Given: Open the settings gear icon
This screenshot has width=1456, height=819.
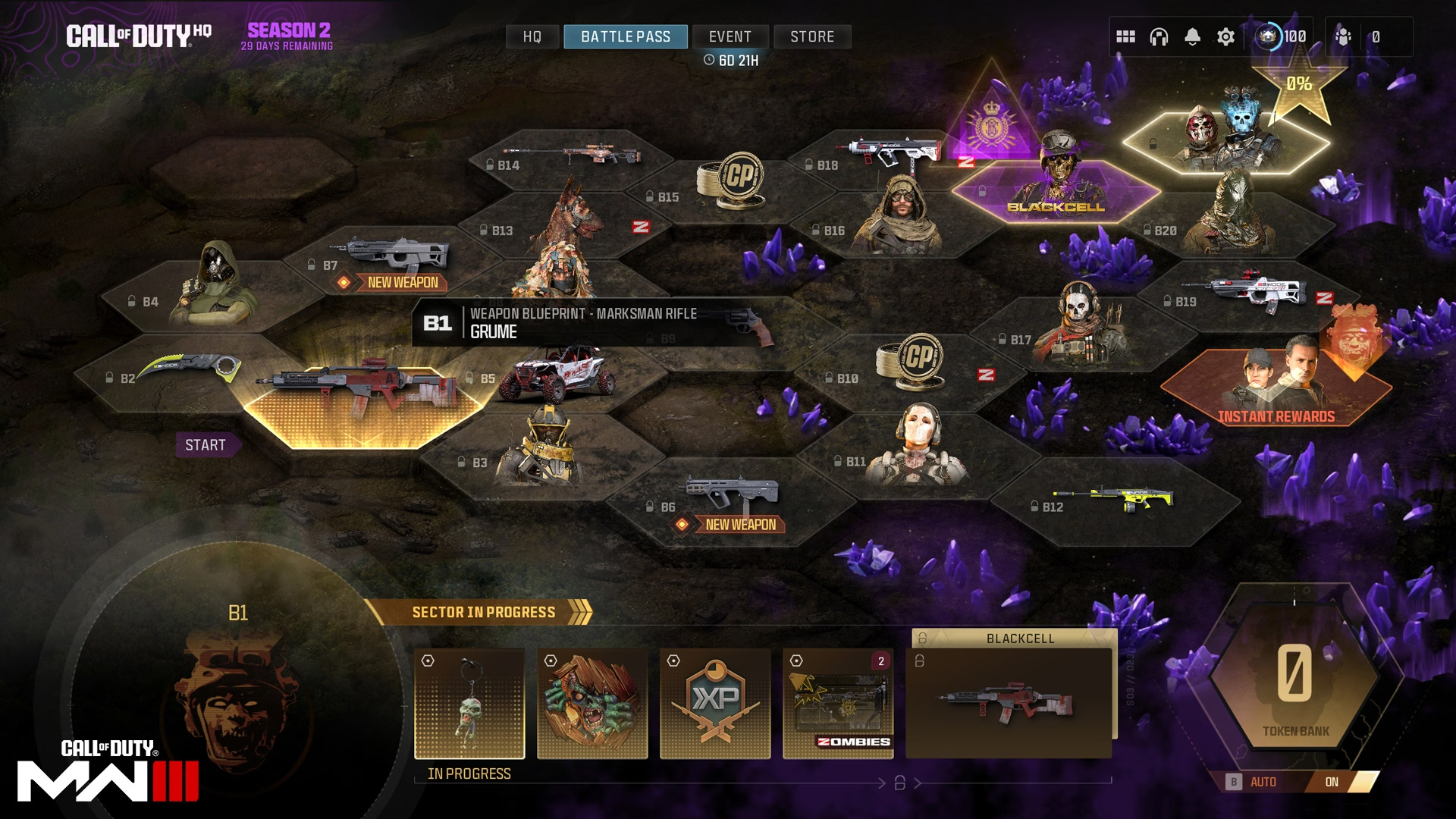Looking at the screenshot, I should (x=1225, y=36).
